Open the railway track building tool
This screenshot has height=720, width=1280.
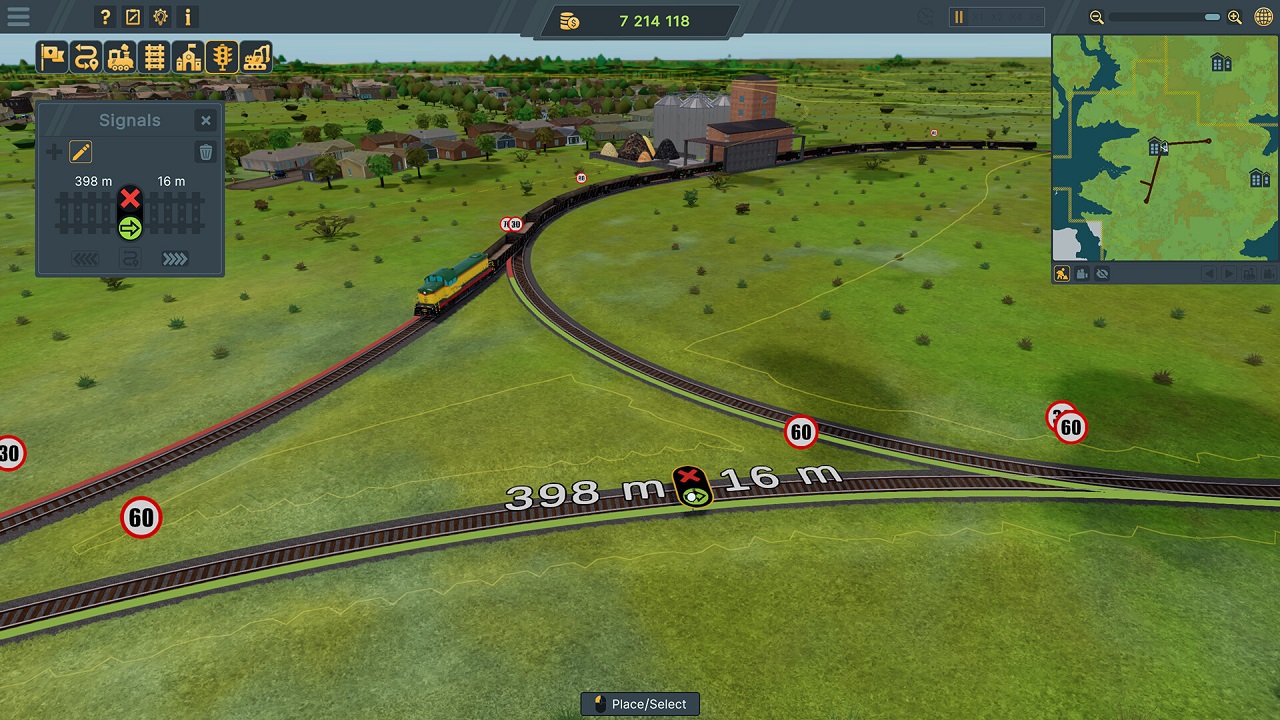coord(154,57)
